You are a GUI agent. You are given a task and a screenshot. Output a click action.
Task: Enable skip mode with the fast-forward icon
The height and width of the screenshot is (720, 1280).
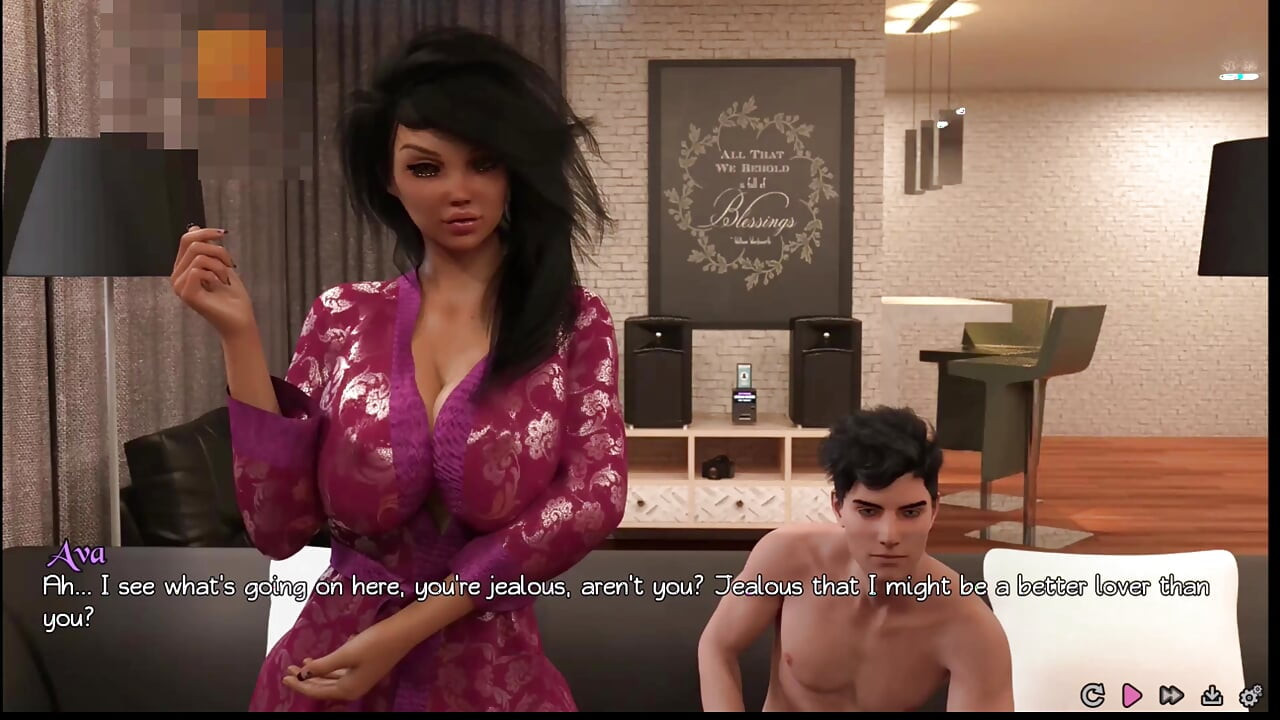(1170, 693)
